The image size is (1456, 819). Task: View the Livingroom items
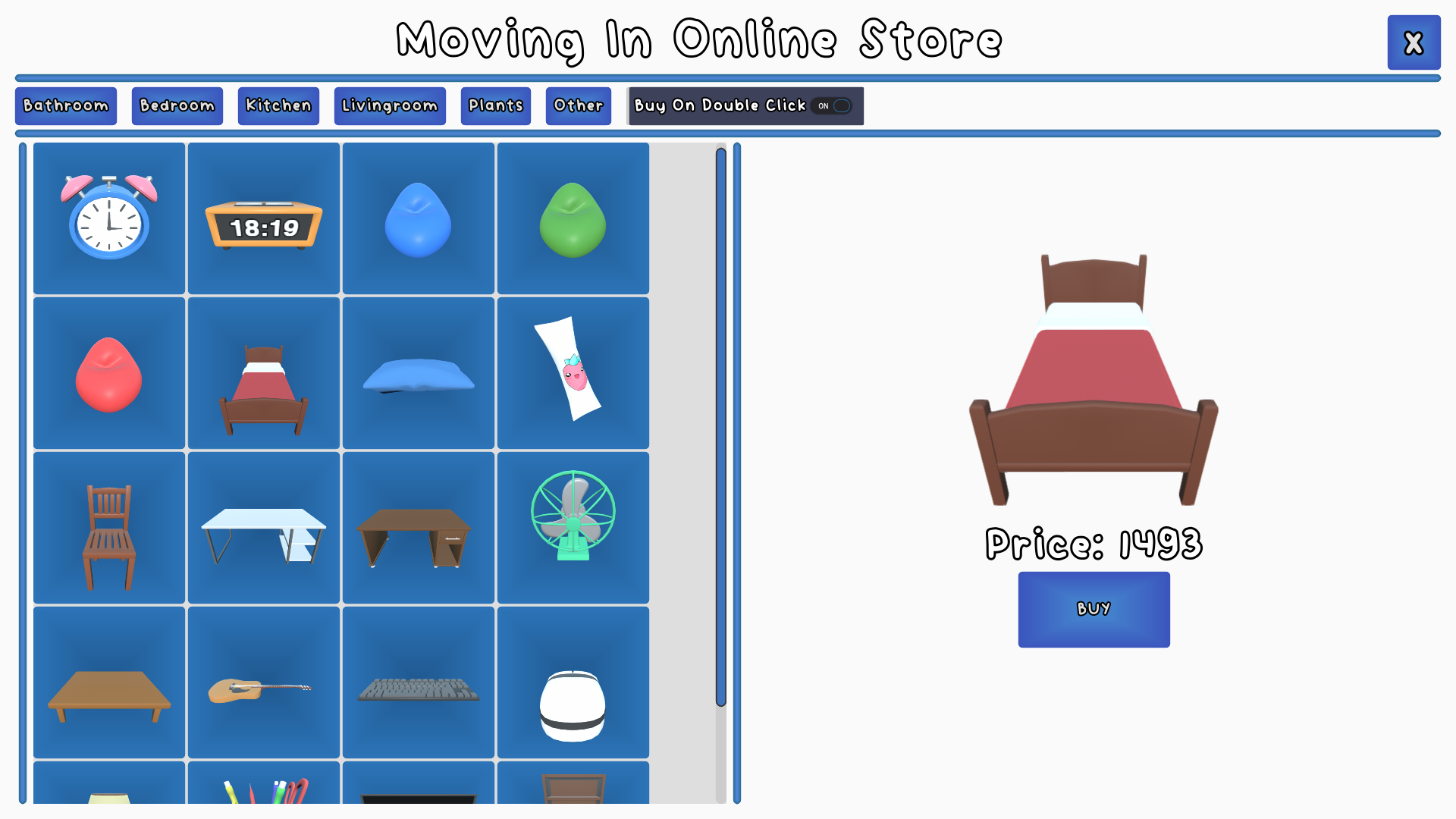click(390, 105)
